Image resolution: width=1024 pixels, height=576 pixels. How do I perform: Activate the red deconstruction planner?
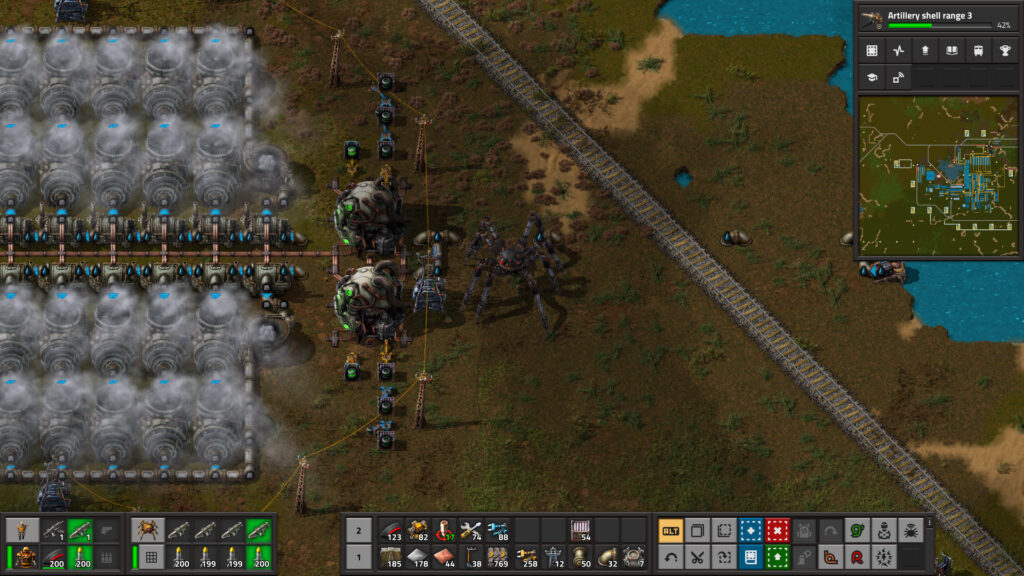tap(776, 530)
